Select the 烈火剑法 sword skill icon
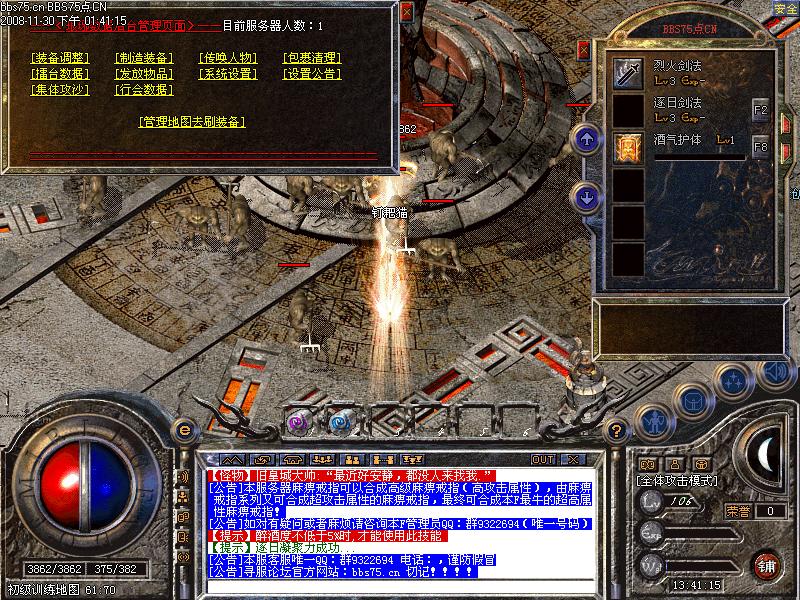Viewport: 800px width, 600px height. pos(628,72)
